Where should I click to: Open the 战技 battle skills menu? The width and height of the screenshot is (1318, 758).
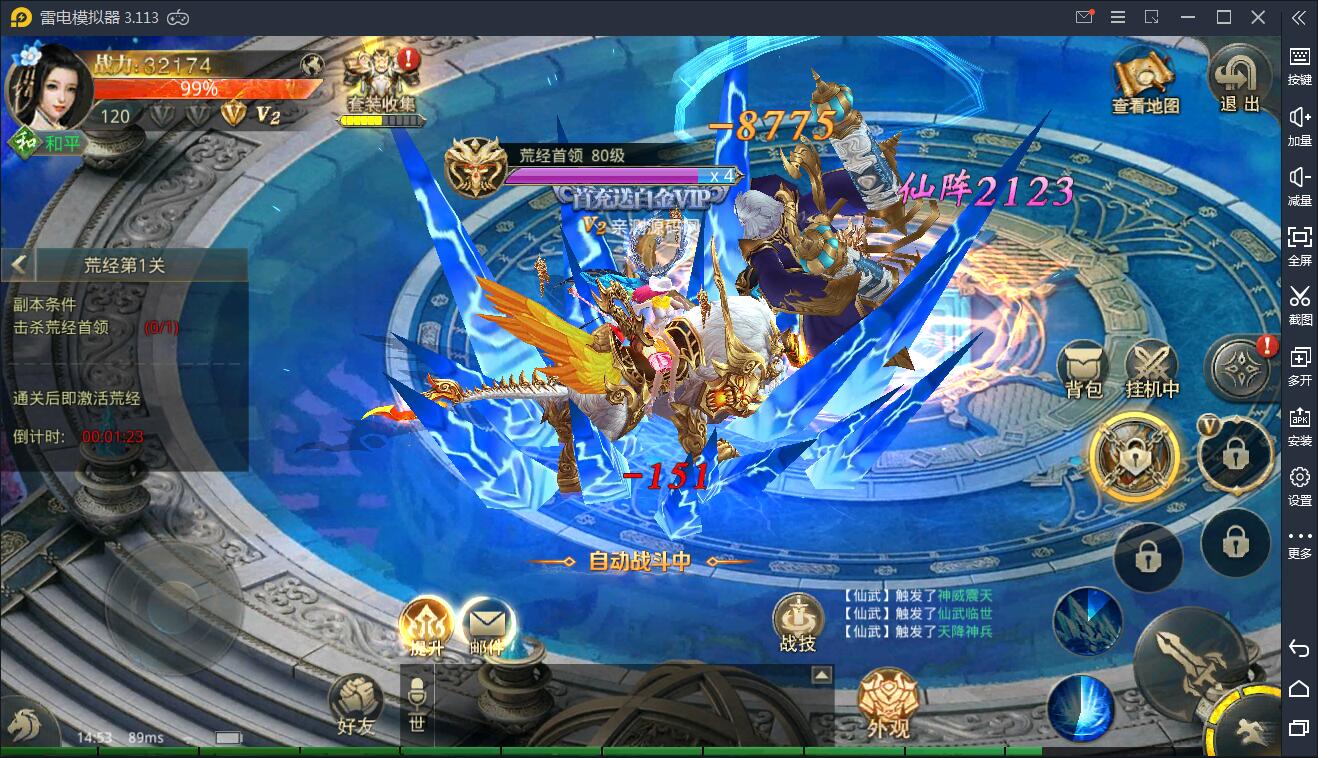click(x=798, y=623)
